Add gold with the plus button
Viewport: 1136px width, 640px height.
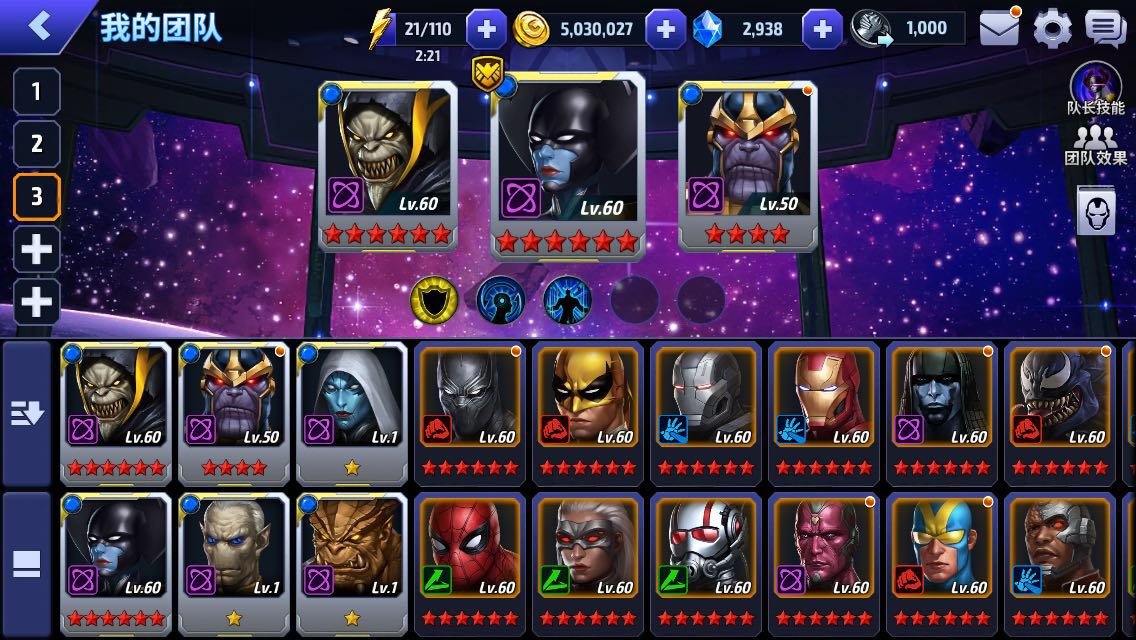[666, 29]
